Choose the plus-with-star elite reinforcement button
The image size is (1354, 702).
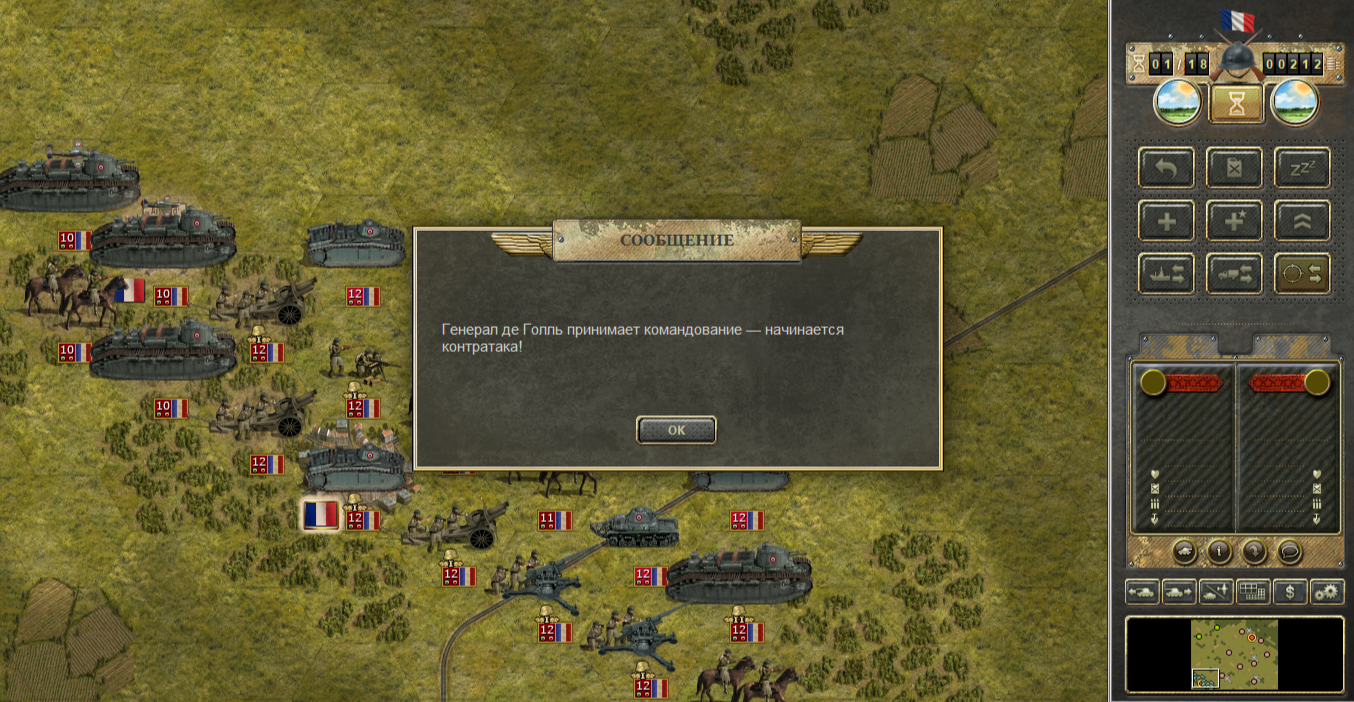coord(1235,220)
